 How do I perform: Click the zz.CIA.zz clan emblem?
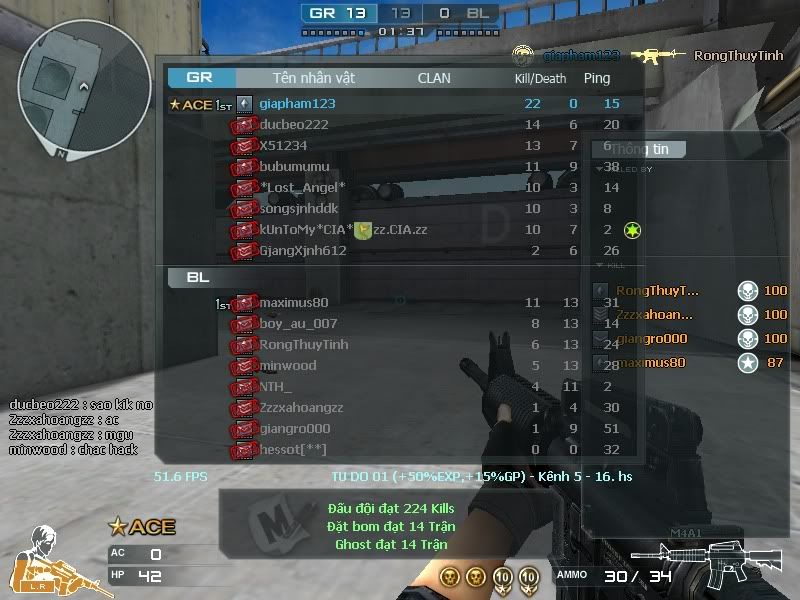coord(364,230)
